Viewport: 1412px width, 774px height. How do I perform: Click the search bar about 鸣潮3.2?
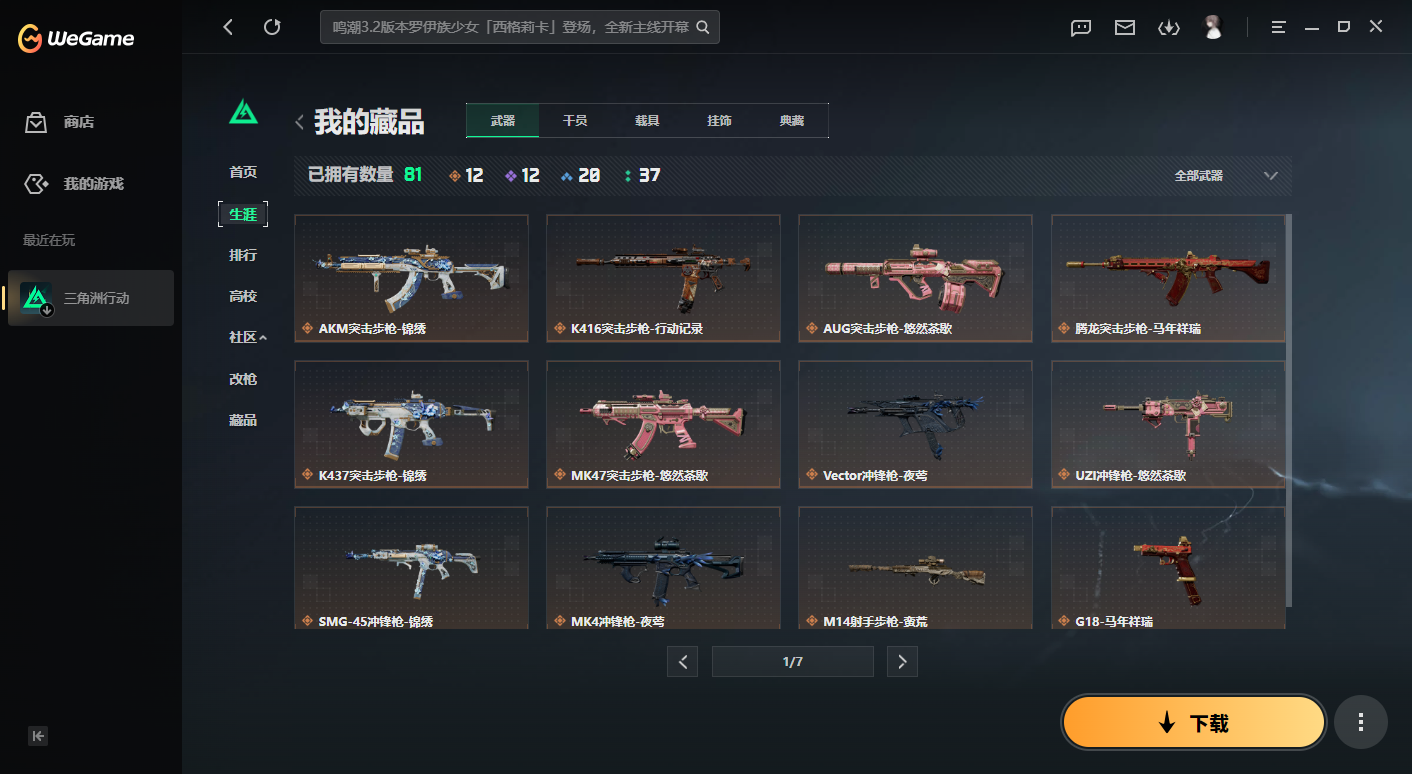tap(520, 27)
